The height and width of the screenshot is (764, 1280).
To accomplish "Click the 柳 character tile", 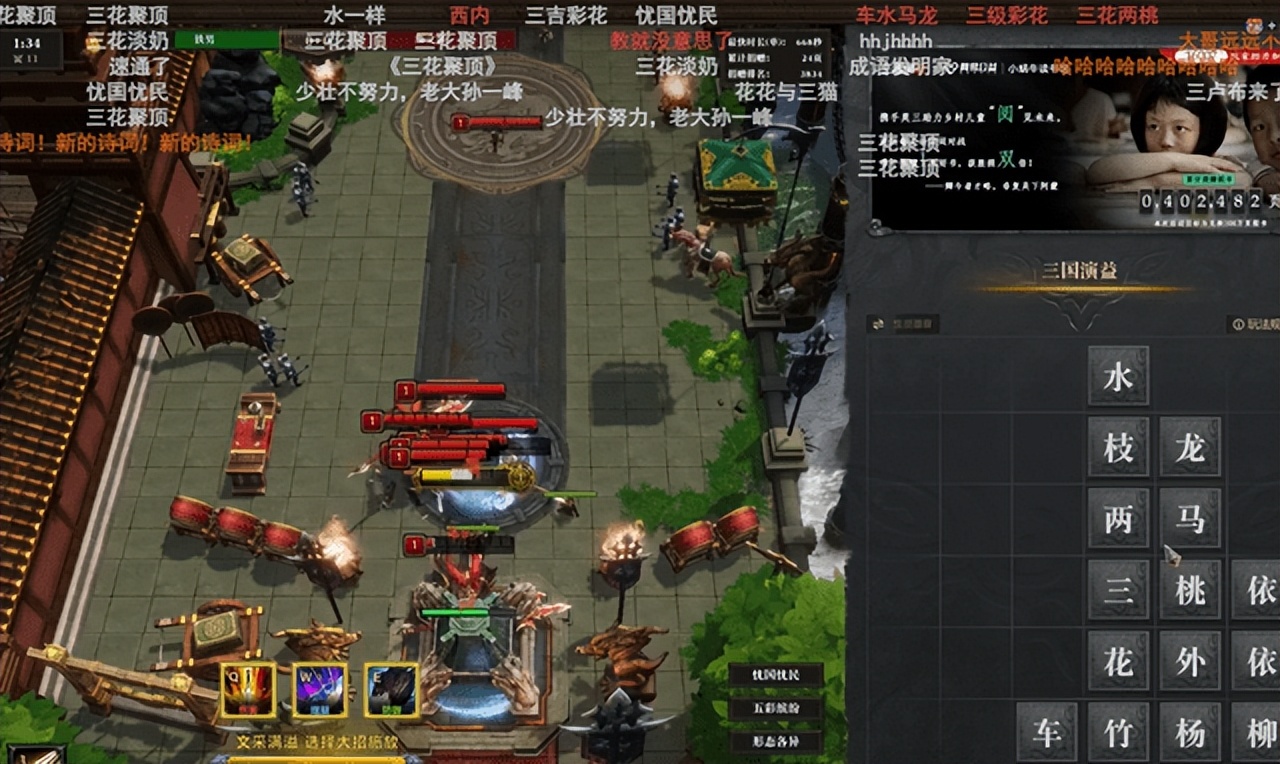I will (1260, 732).
